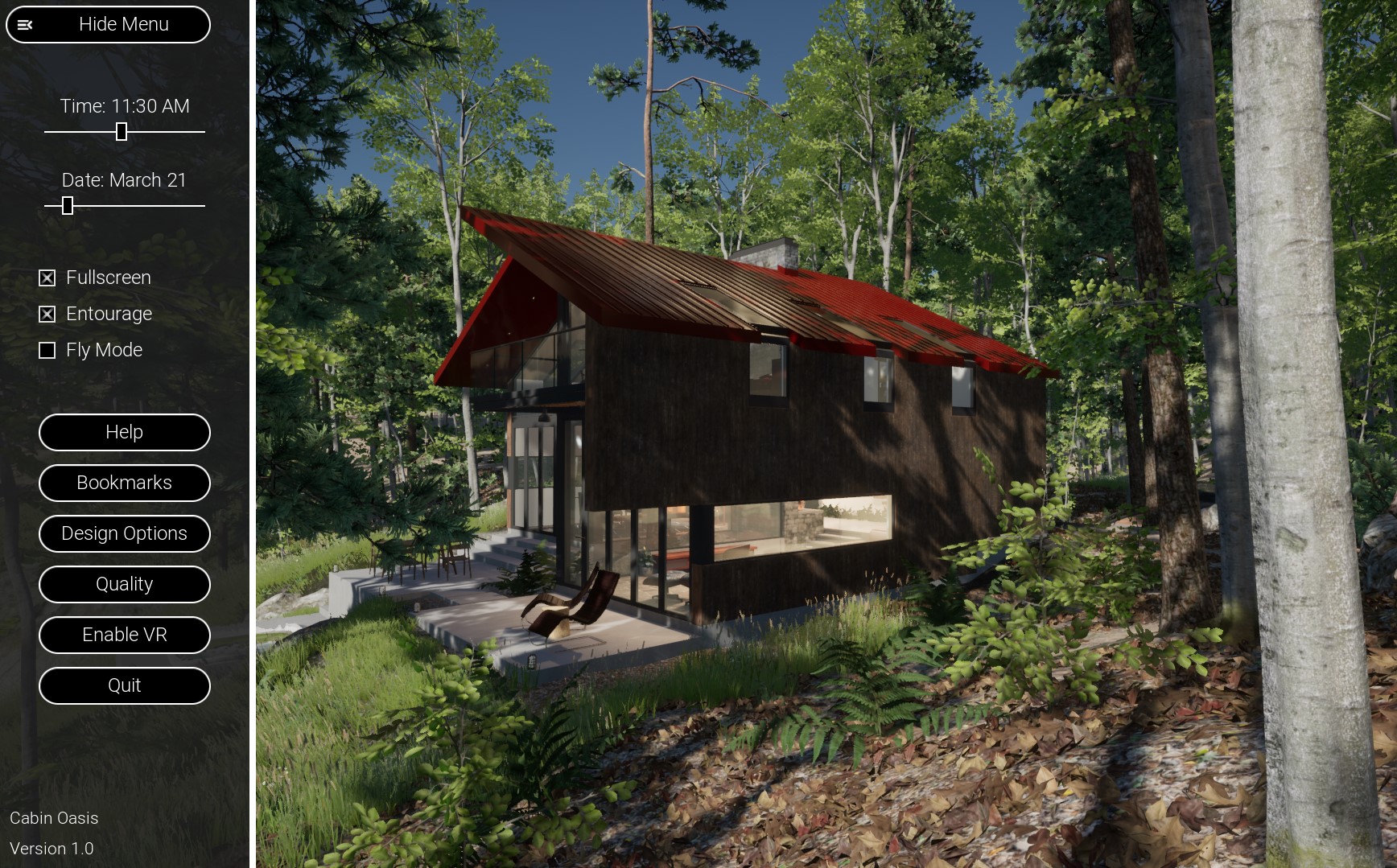Screen dimensions: 1397x868
Task: Enable the Fly Mode checkbox
Action: [47, 351]
